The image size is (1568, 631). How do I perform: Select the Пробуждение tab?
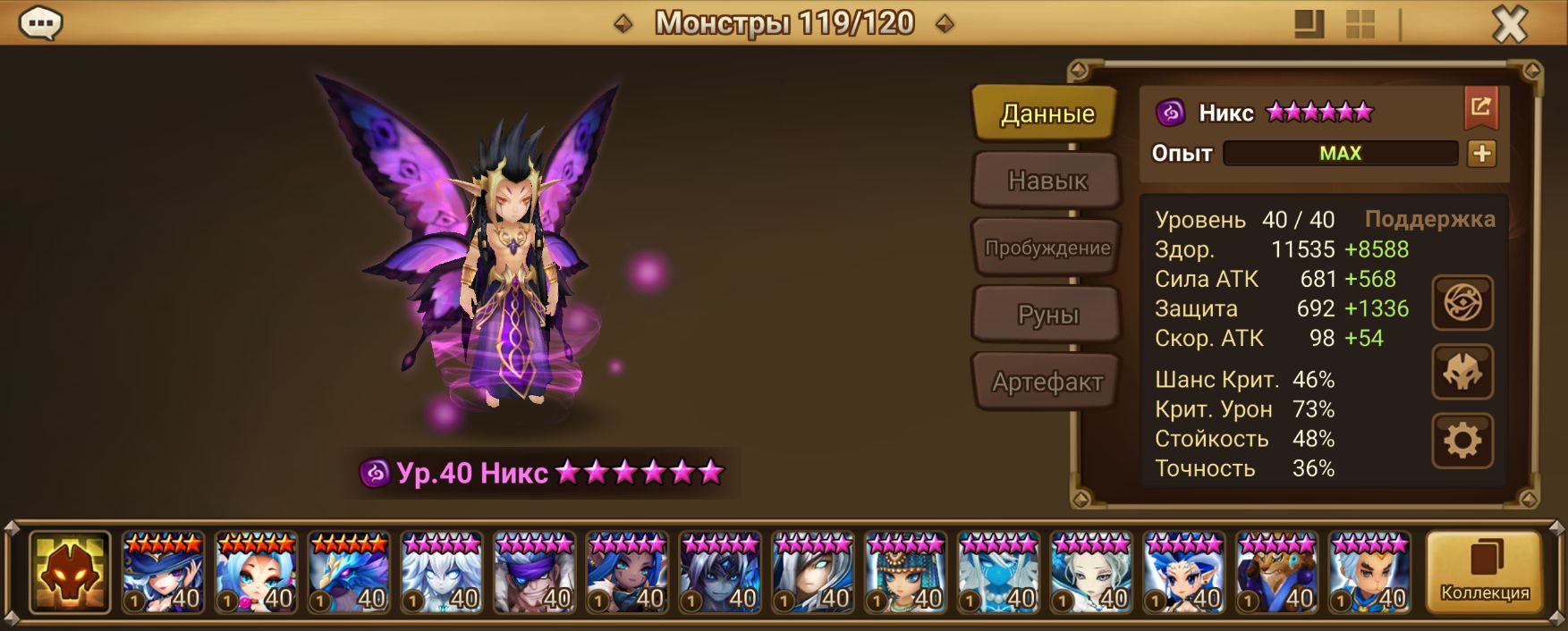pyautogui.click(x=1047, y=248)
